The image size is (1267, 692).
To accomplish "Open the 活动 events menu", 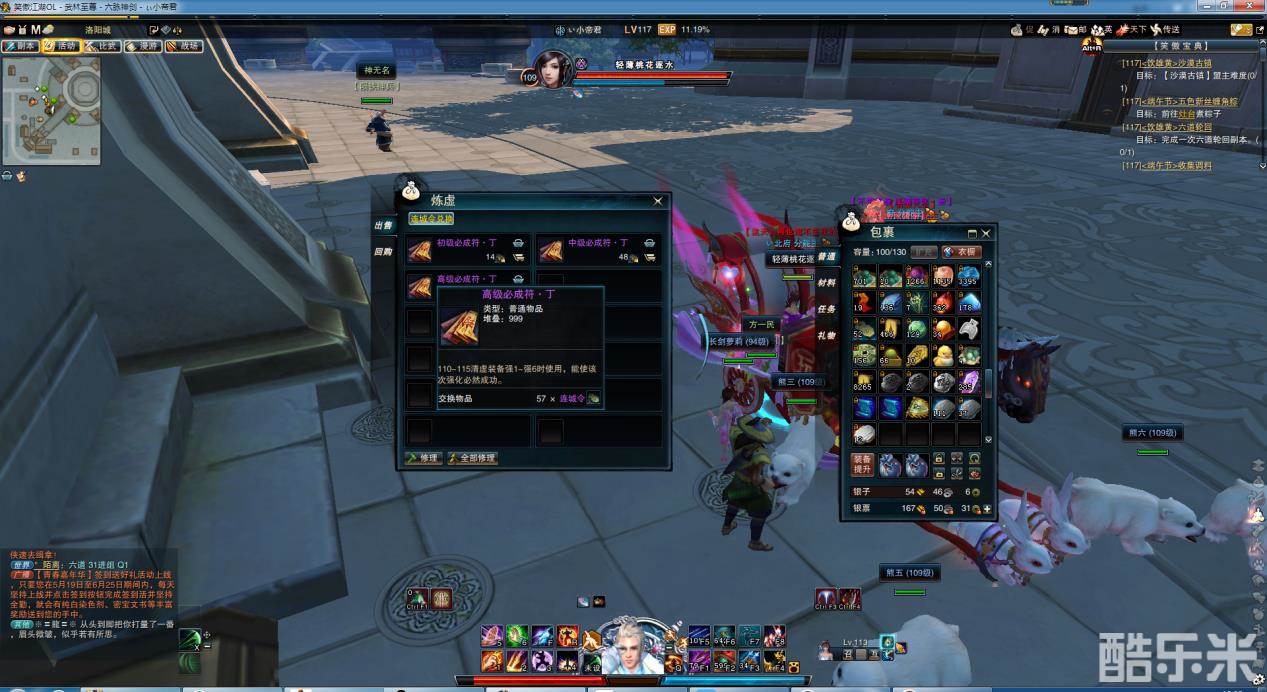I will pyautogui.click(x=62, y=46).
